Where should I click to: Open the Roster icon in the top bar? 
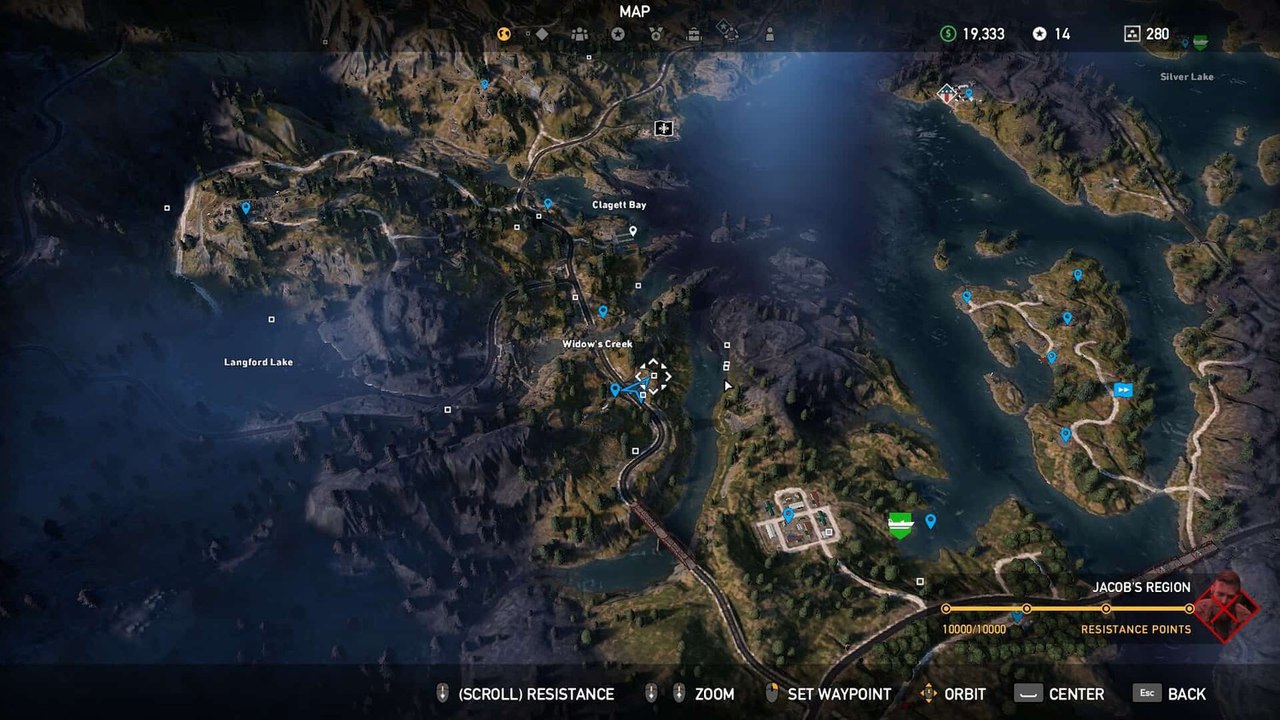[x=579, y=34]
